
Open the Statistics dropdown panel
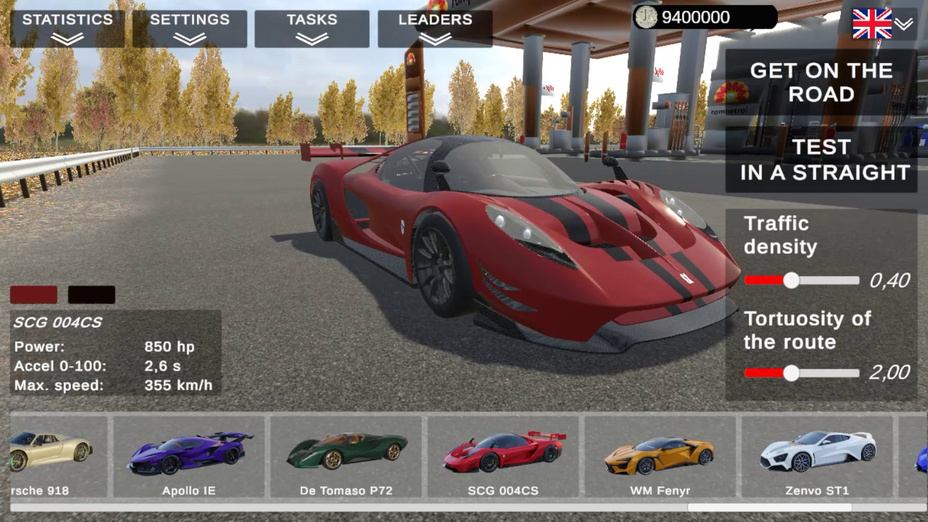pos(68,28)
